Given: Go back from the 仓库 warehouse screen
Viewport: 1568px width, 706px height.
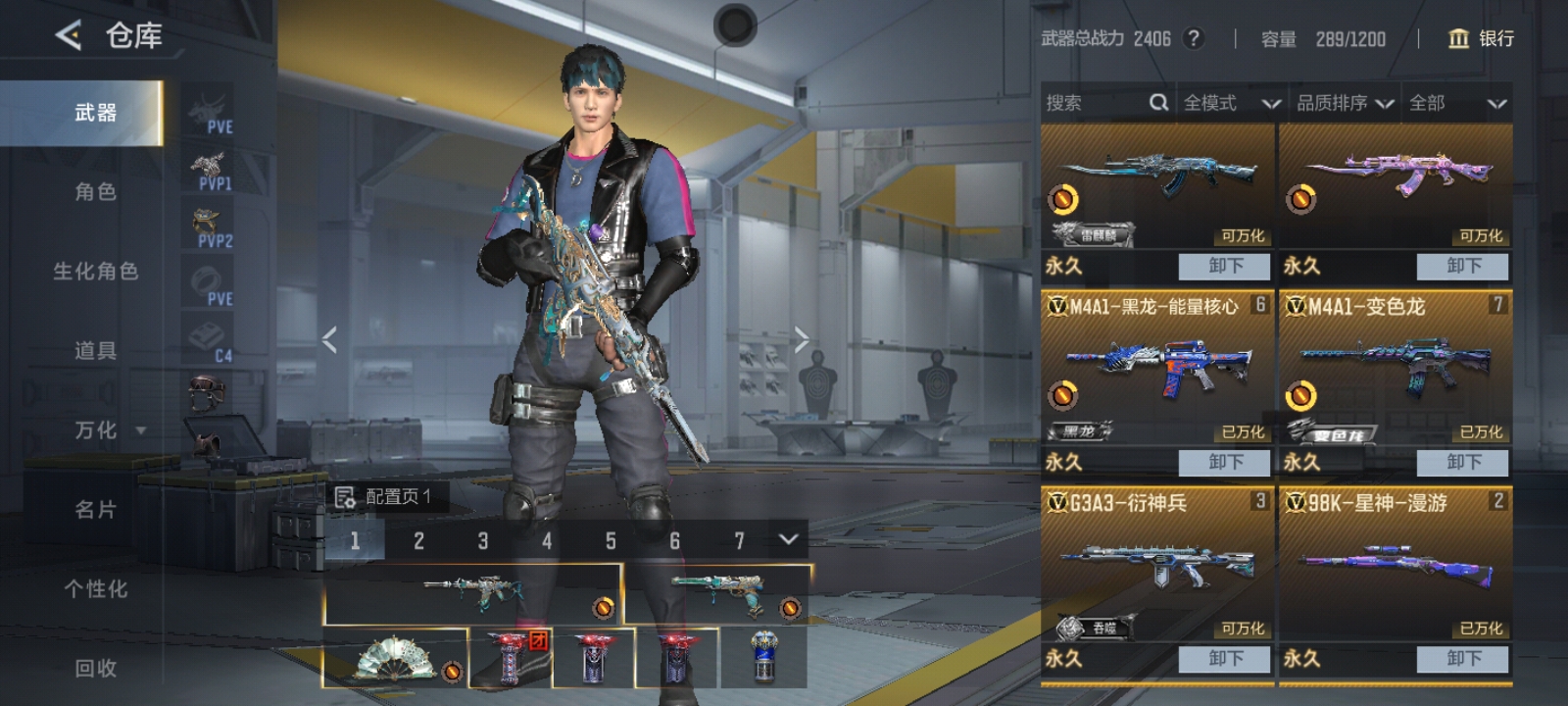Looking at the screenshot, I should 69,36.
